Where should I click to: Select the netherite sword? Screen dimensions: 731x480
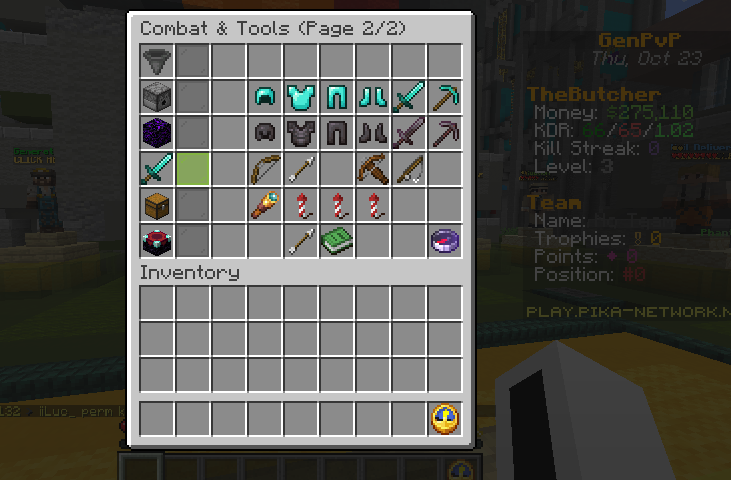(x=409, y=133)
